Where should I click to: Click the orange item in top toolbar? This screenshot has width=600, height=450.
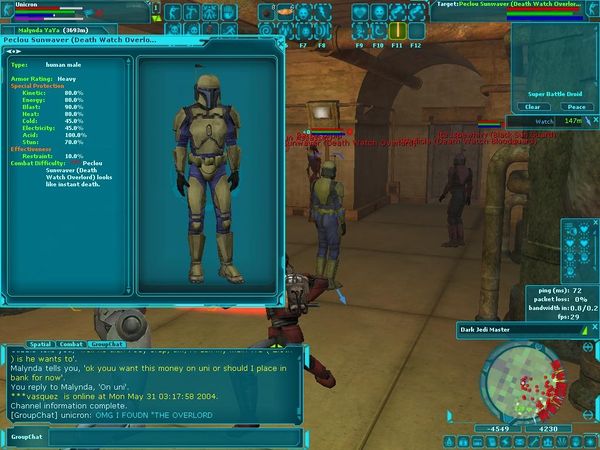point(284,11)
